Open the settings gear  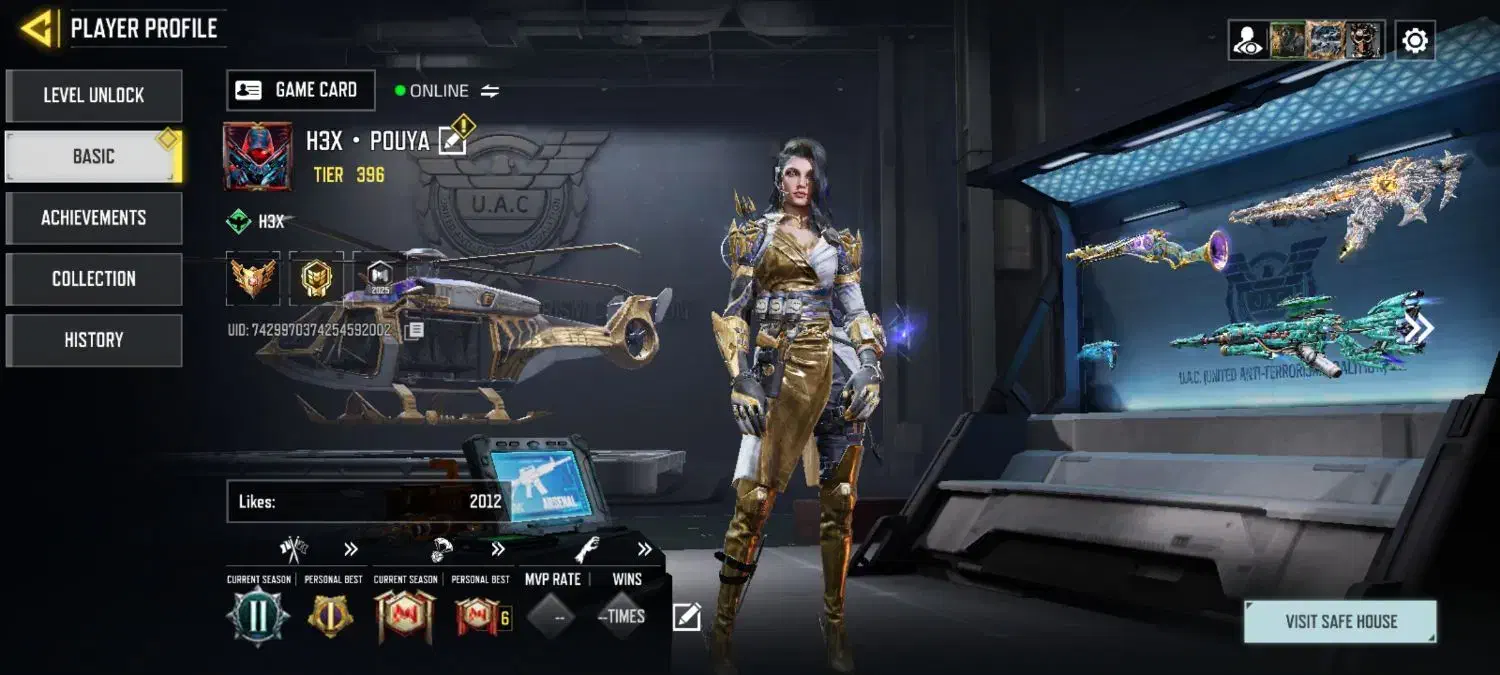1415,41
